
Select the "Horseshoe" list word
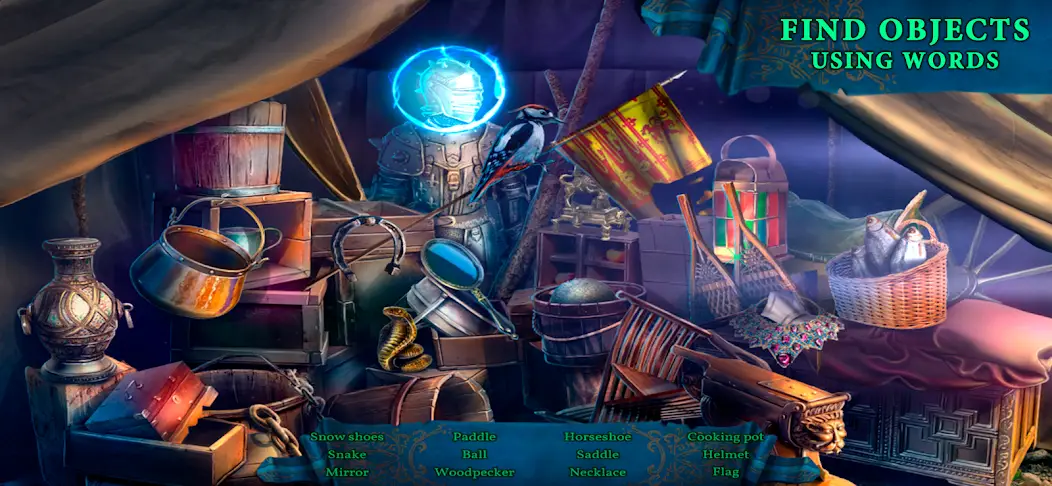coord(598,437)
